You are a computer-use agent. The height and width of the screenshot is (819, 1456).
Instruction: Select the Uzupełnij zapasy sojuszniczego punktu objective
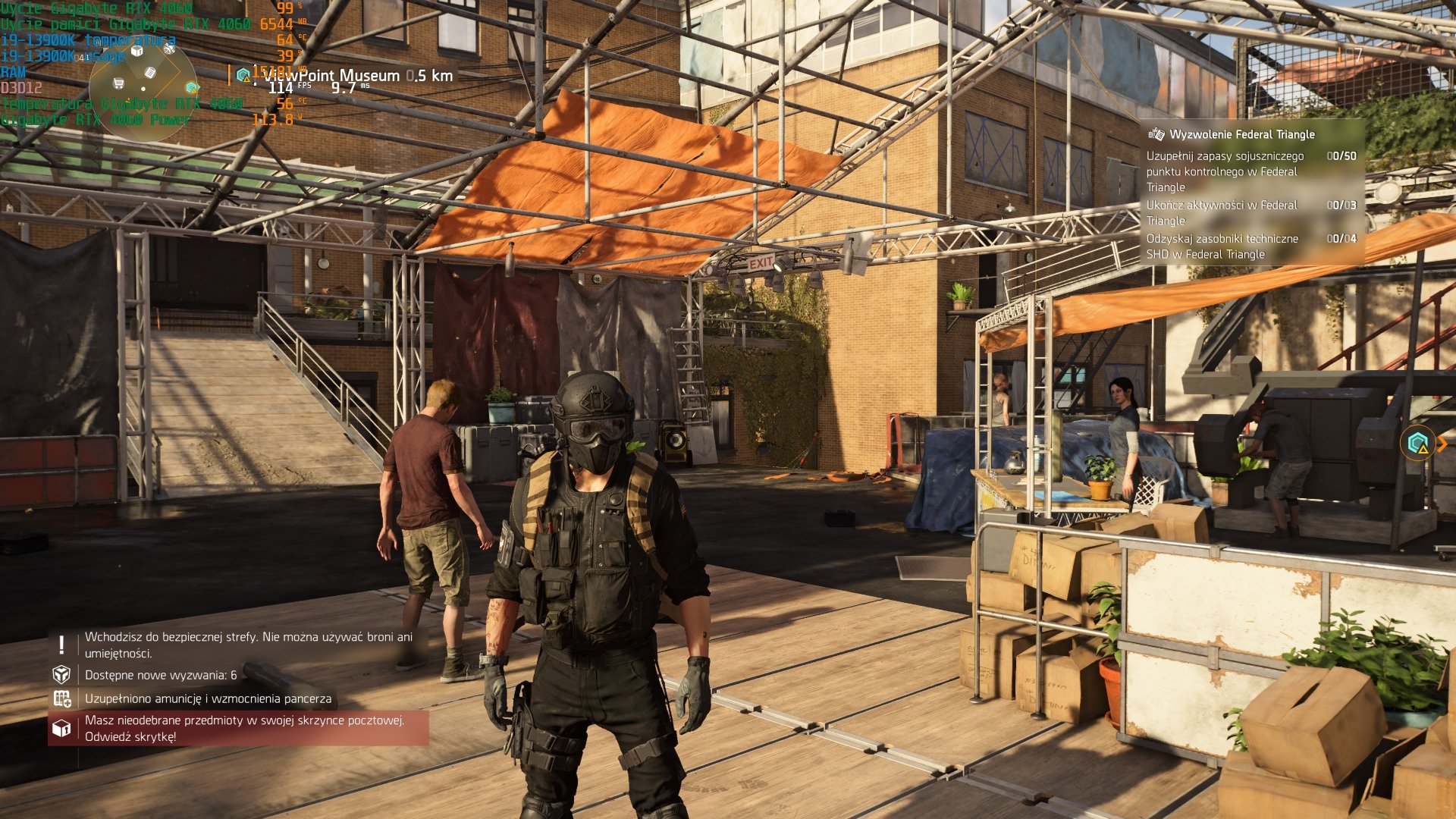tap(1225, 171)
